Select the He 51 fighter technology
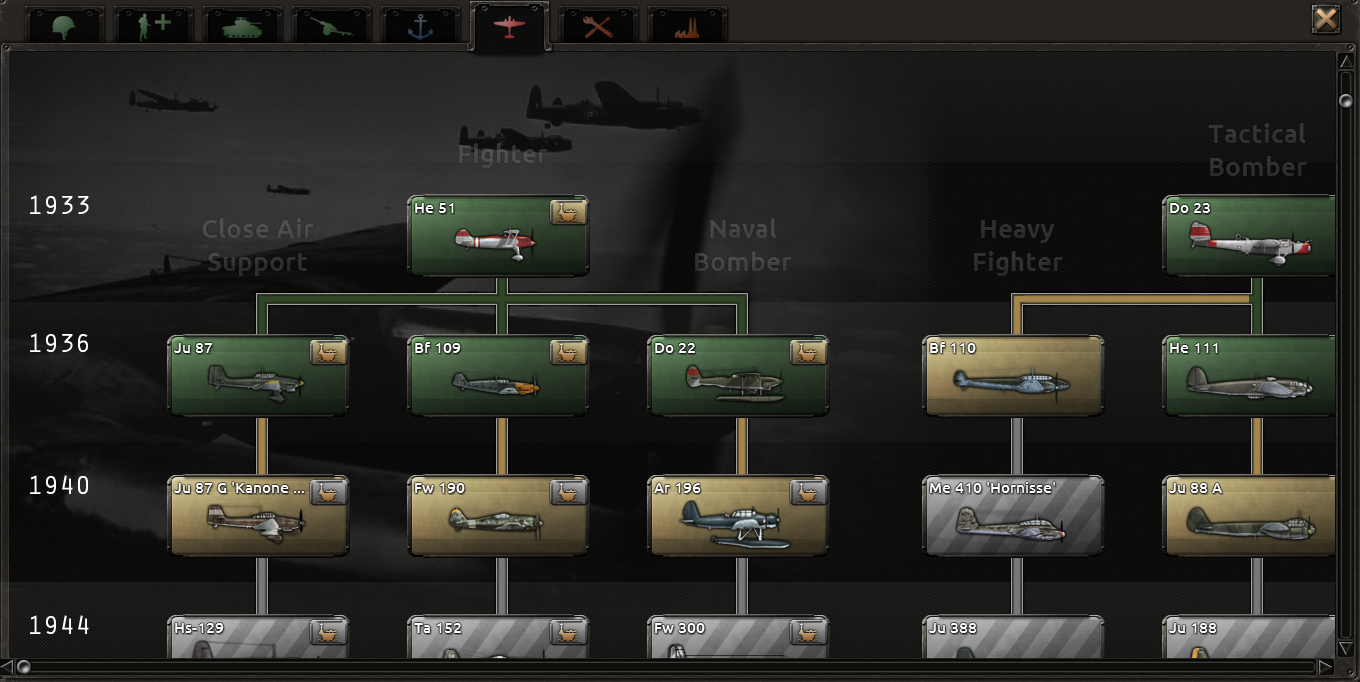 (x=497, y=236)
